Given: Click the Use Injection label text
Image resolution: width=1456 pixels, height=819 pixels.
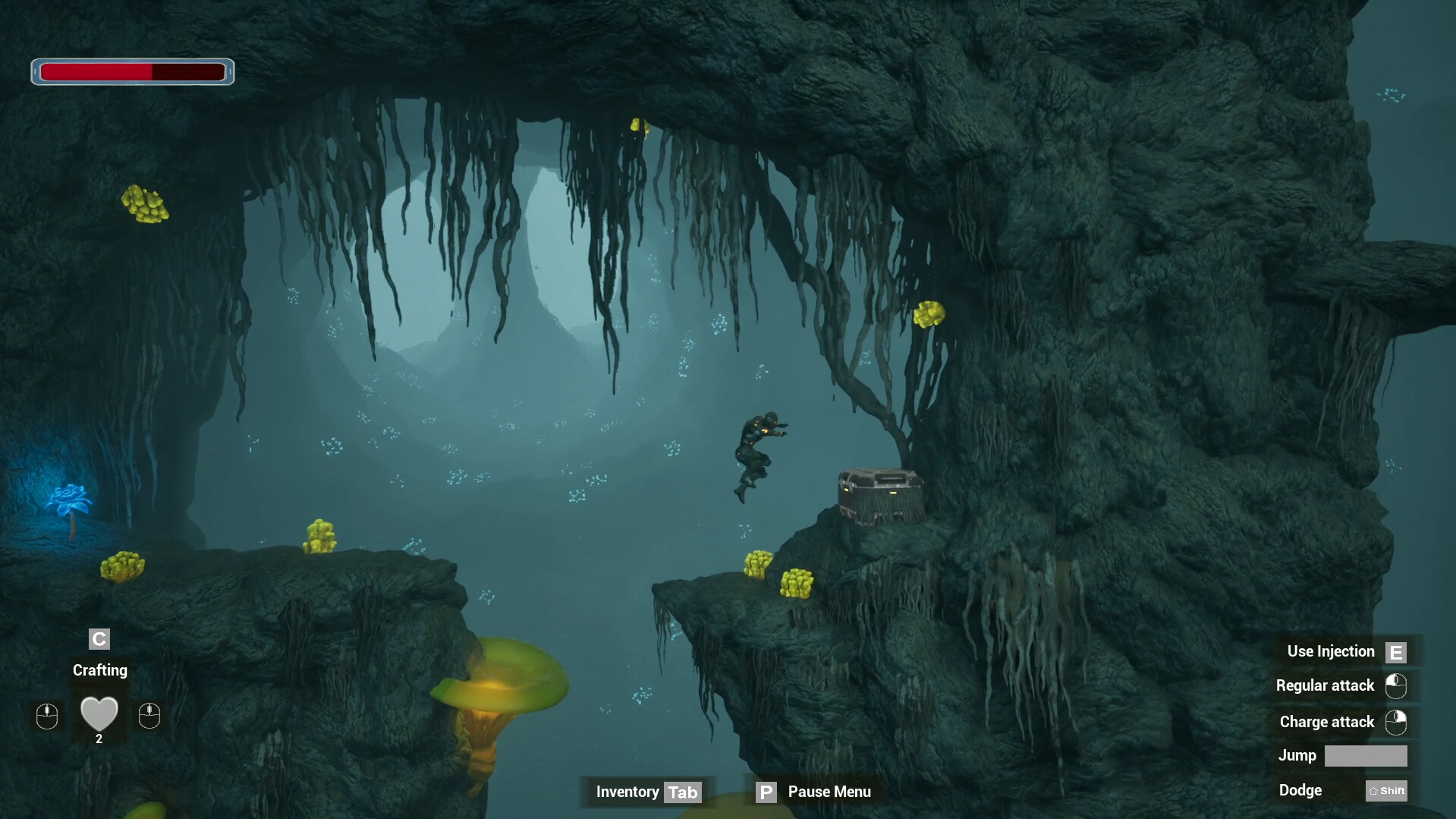Looking at the screenshot, I should (x=1330, y=650).
